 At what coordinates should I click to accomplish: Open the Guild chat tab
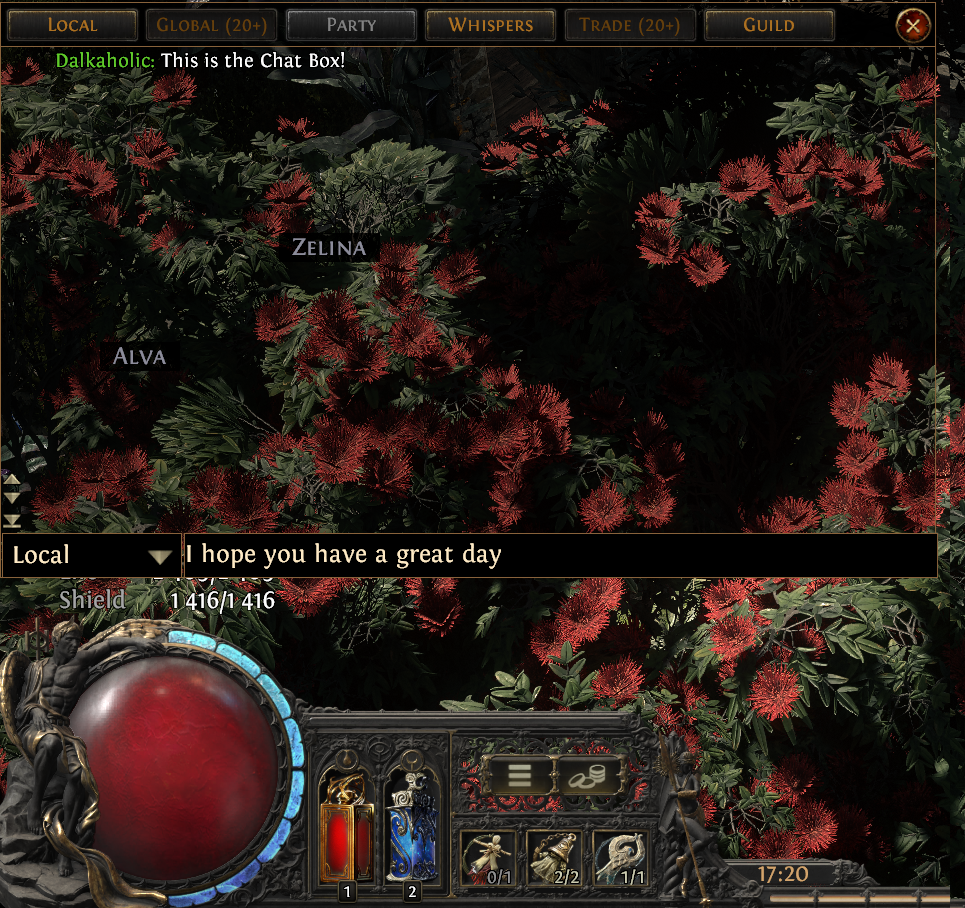point(769,24)
